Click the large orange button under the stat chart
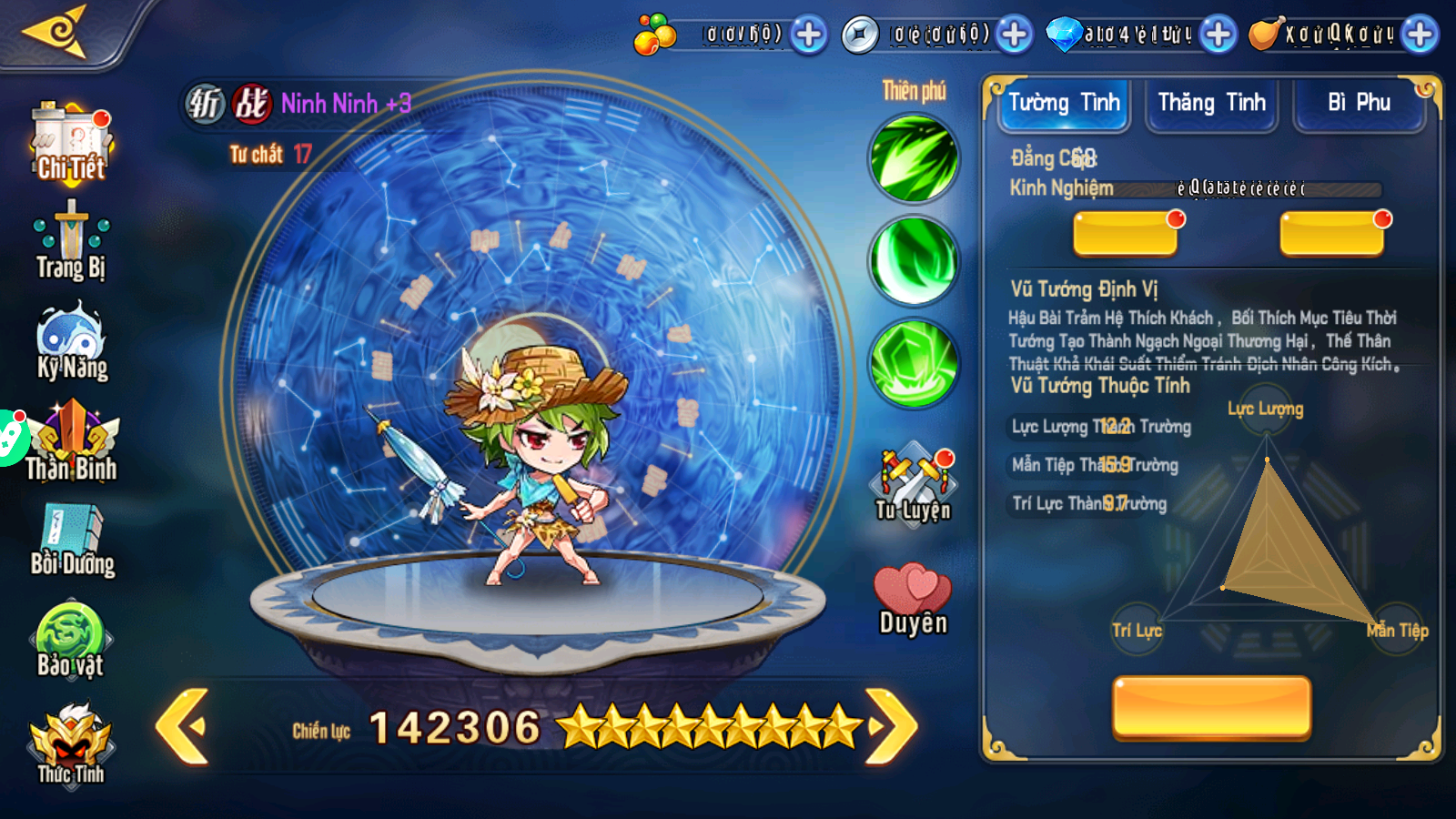 pos(1211,706)
